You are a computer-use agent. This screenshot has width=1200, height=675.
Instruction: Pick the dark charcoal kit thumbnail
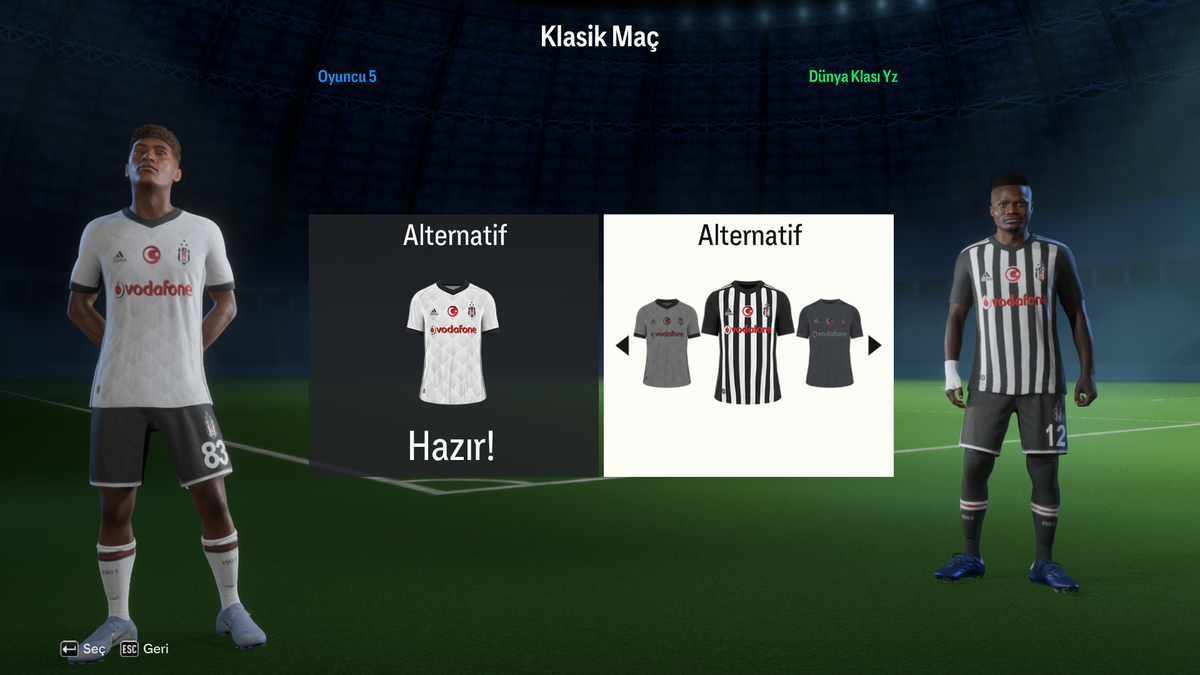tap(829, 342)
